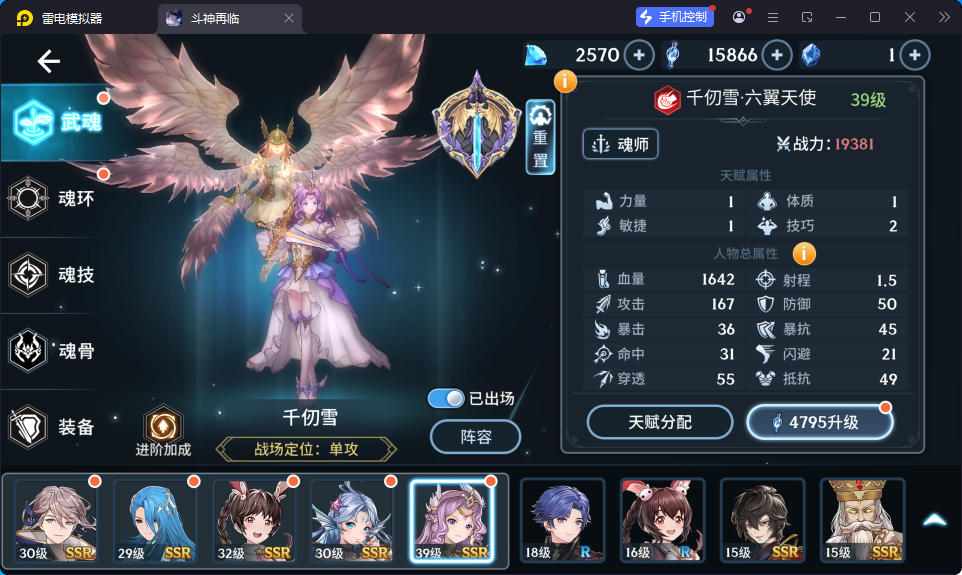The width and height of the screenshot is (962, 575).
Task: Toggle the 已出场 deployment switch
Action: click(446, 398)
